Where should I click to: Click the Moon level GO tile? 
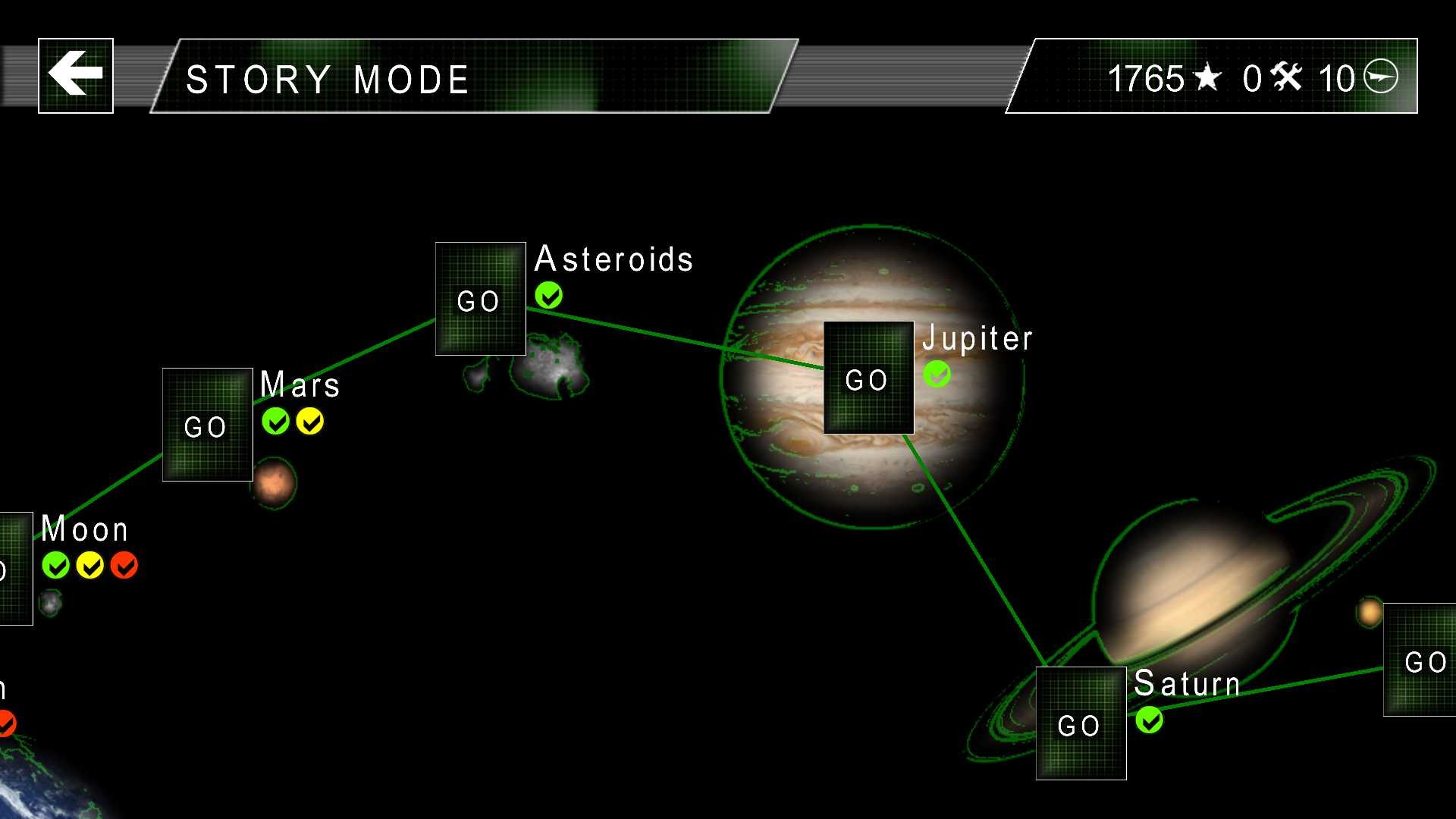[14, 569]
